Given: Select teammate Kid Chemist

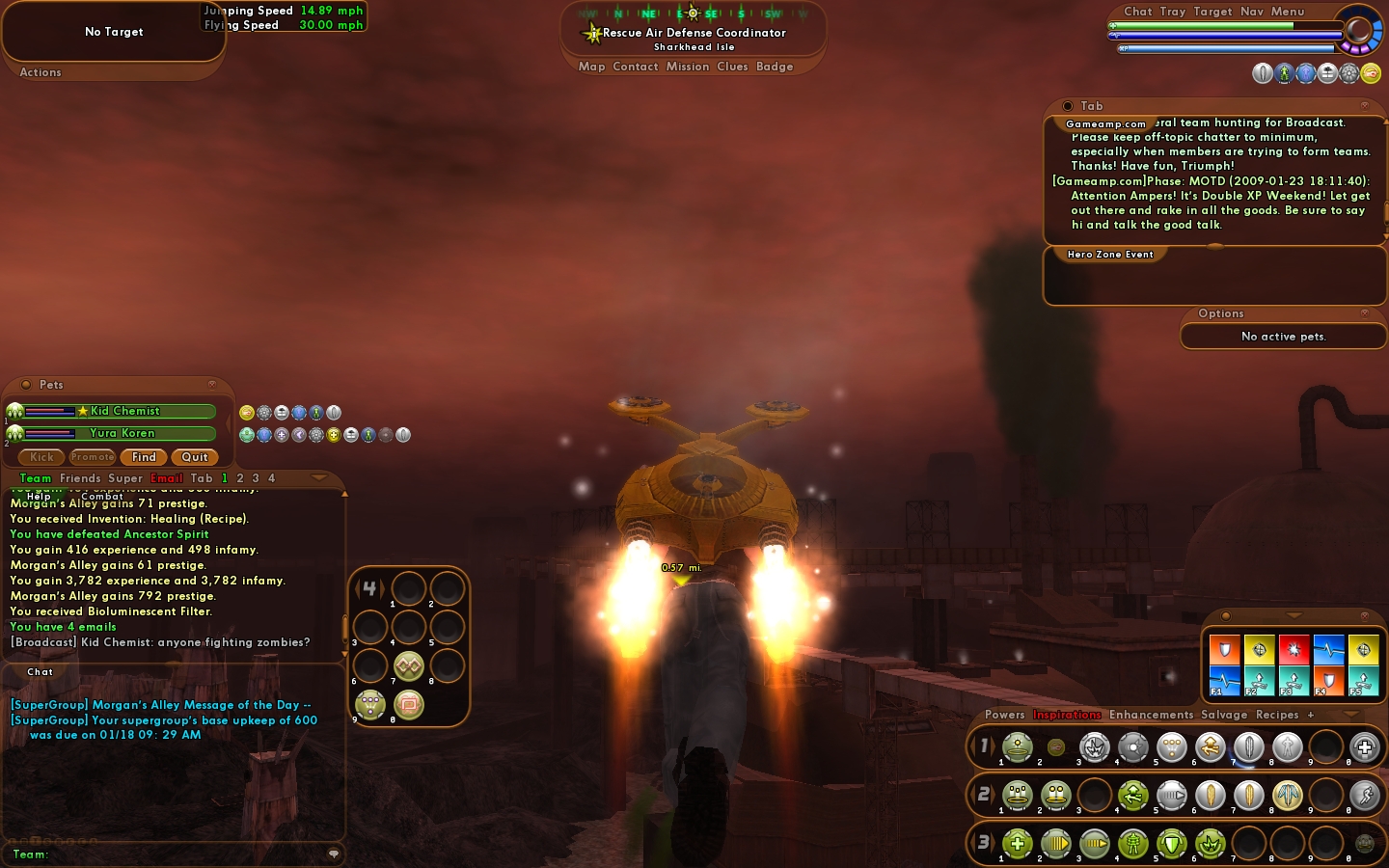Looking at the screenshot, I should click(x=124, y=411).
